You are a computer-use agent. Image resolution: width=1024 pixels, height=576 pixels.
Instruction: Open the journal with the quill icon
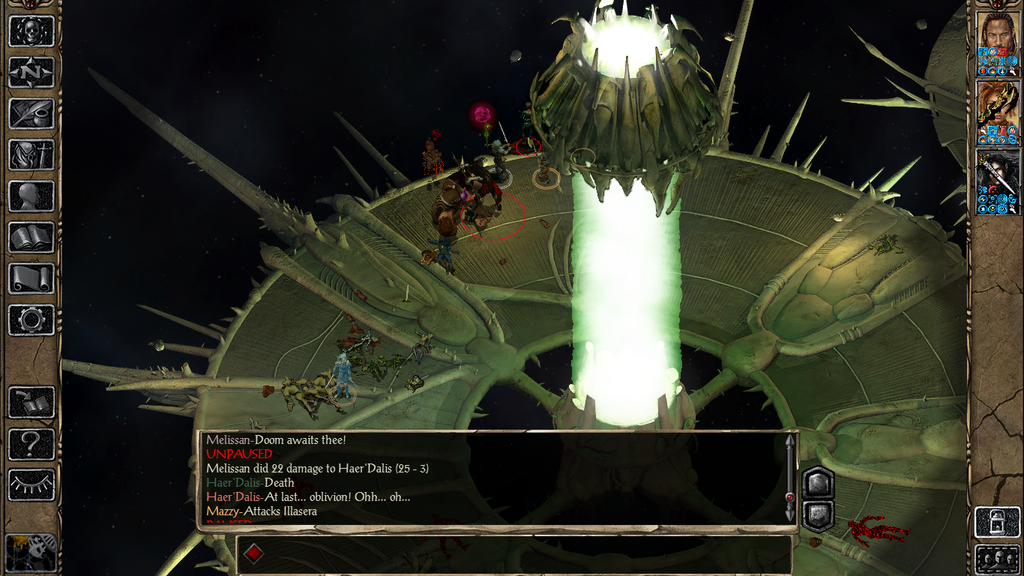tap(31, 113)
